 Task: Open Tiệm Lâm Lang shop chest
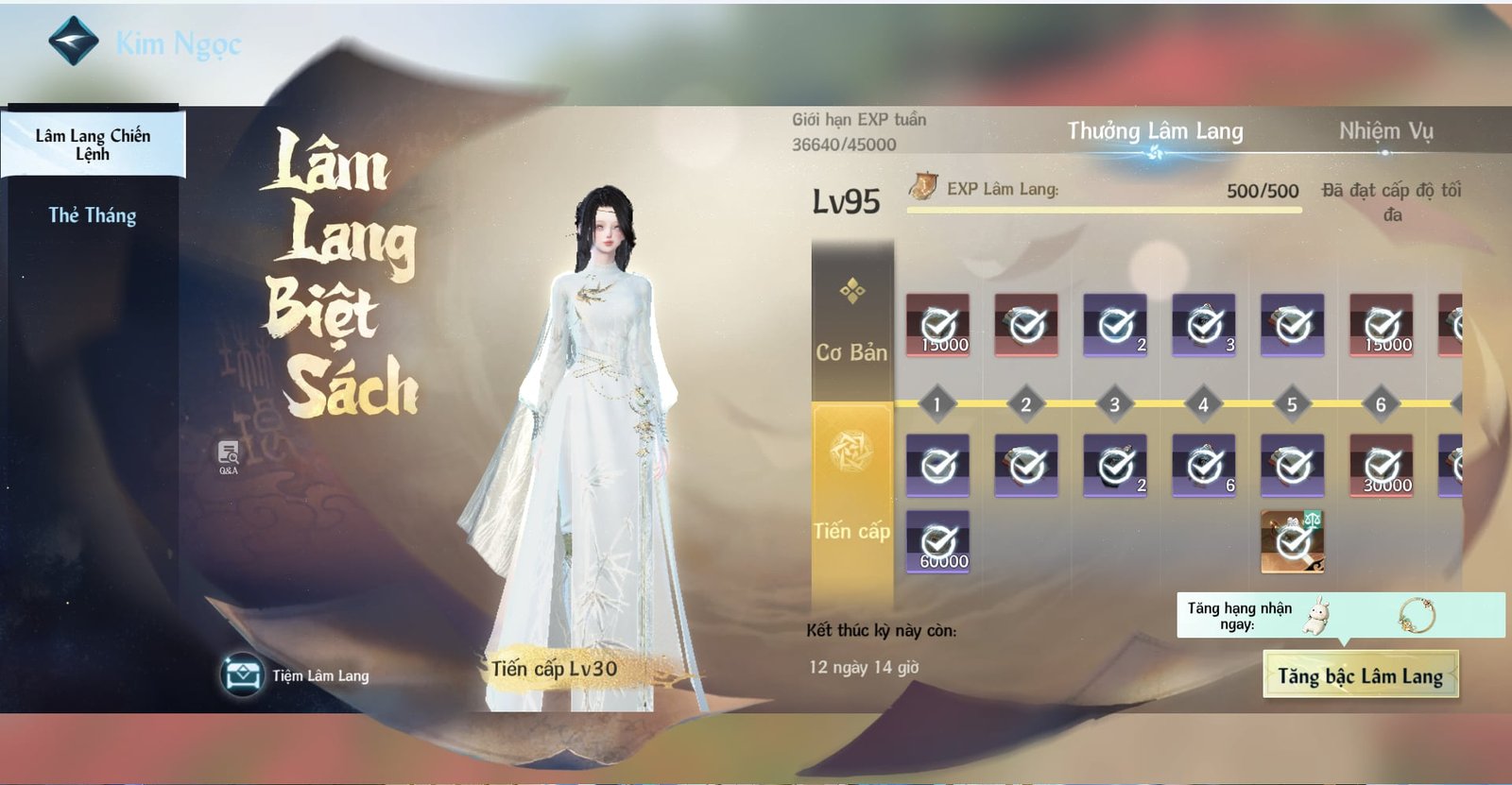click(242, 674)
